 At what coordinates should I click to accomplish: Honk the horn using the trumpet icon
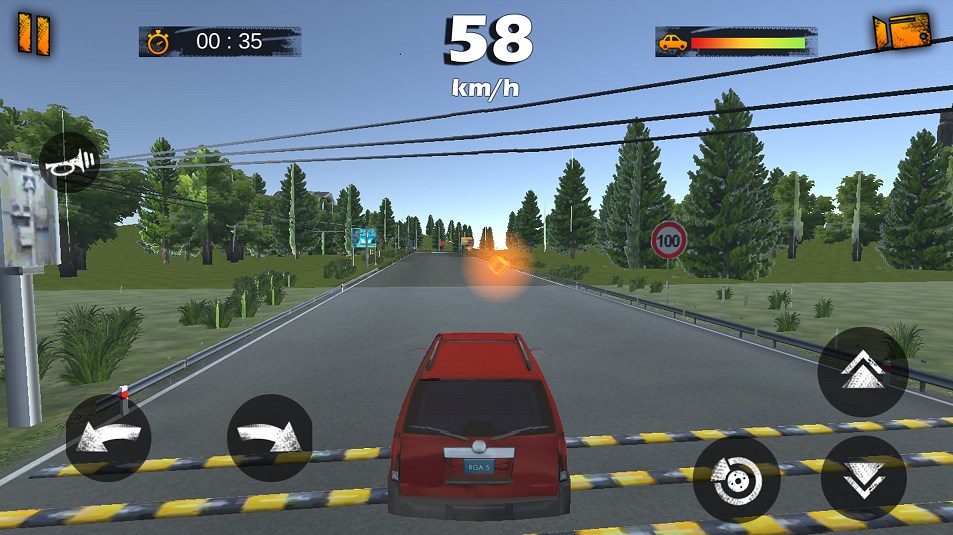pos(70,162)
